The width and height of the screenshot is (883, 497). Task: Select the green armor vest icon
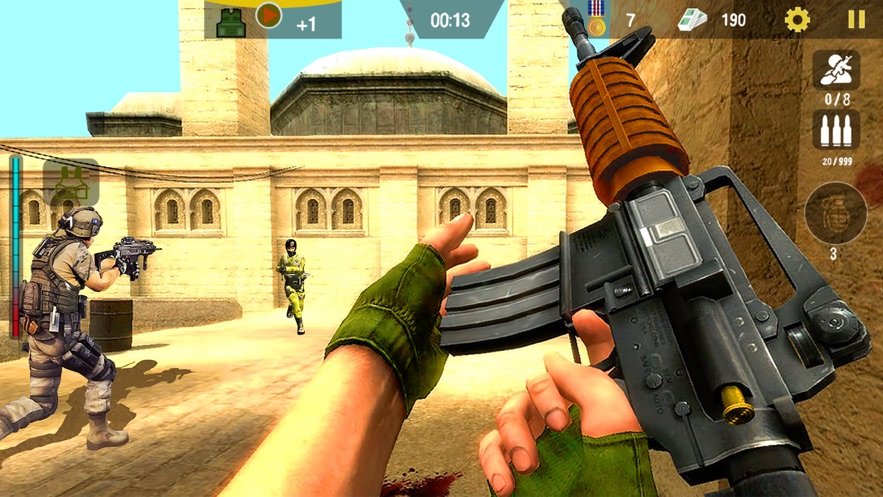[230, 22]
